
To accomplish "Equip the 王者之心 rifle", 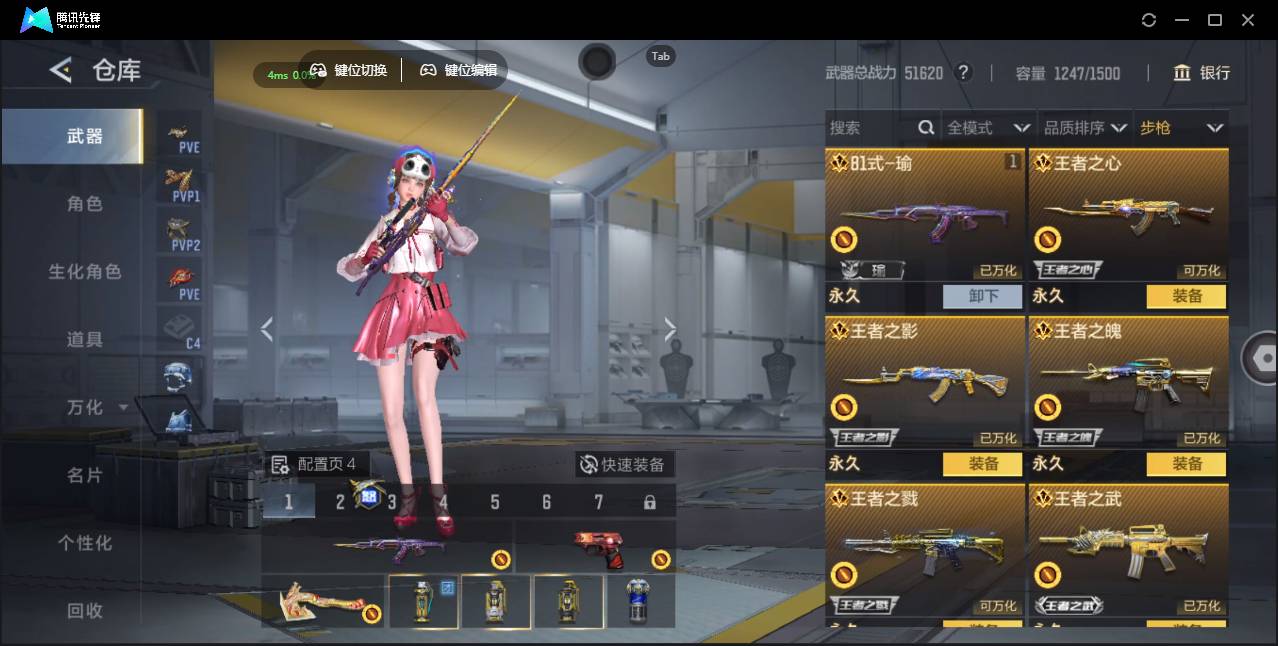I will 1187,296.
